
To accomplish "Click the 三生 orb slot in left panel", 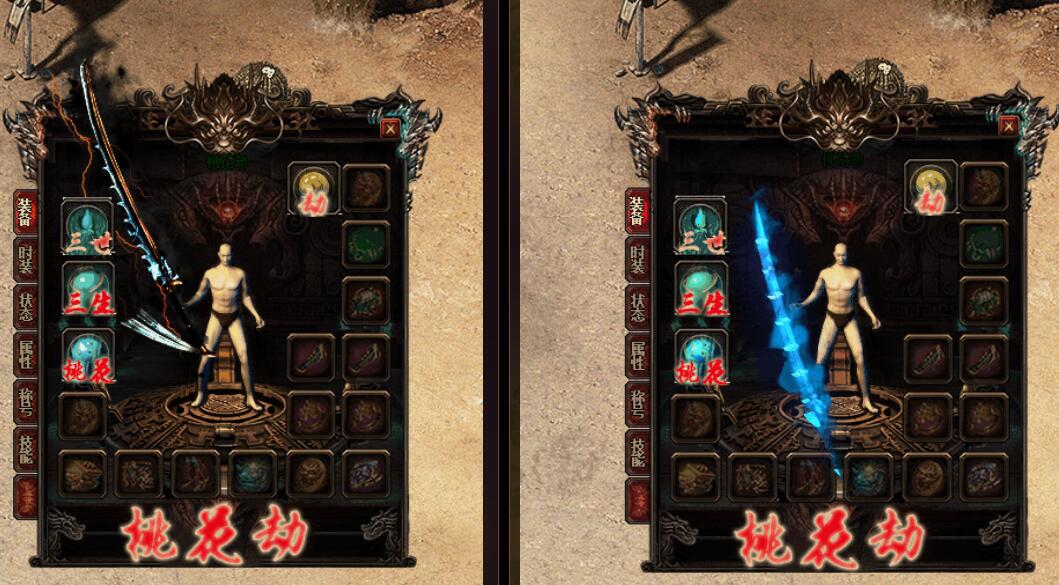I will (x=88, y=289).
